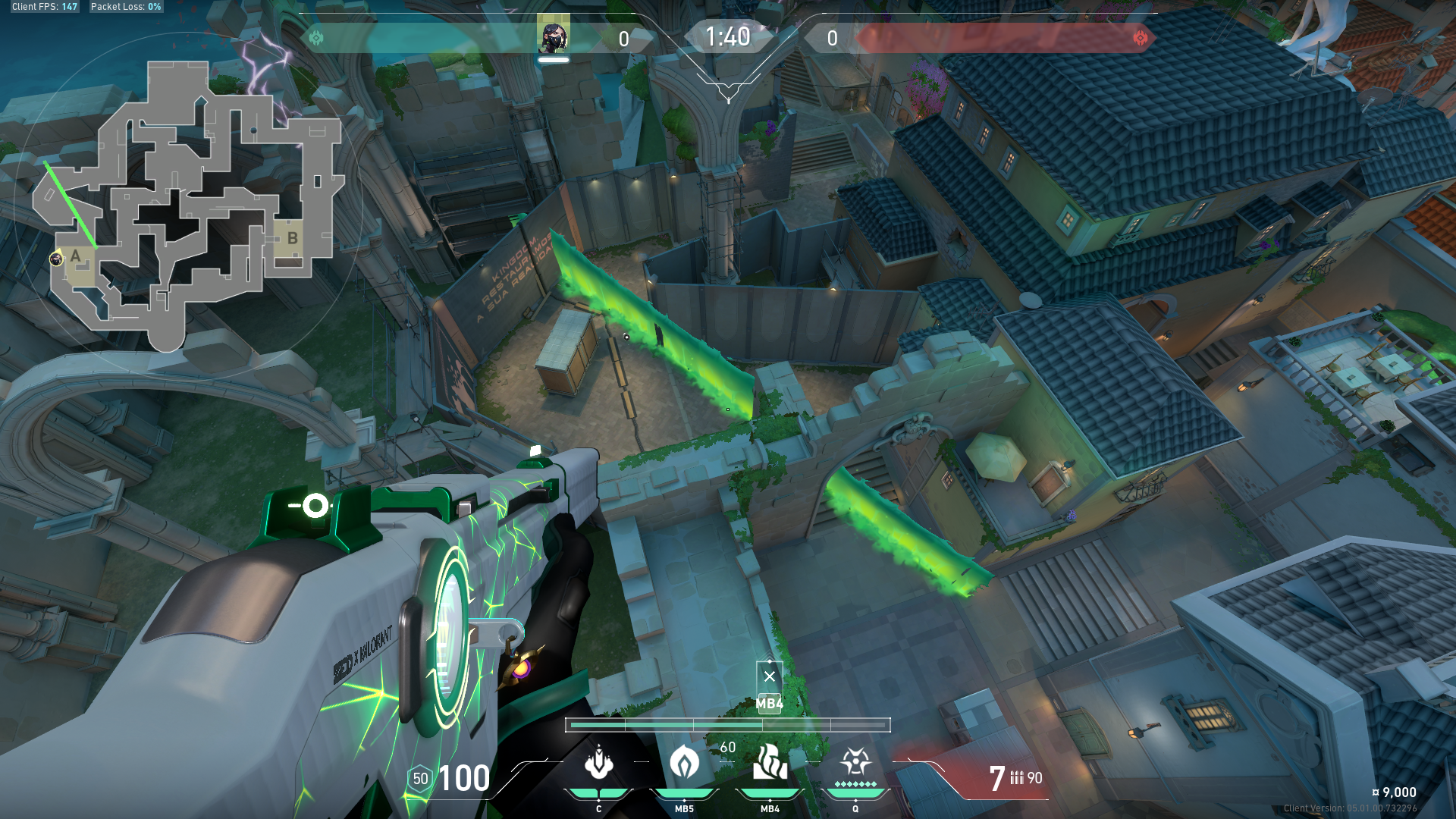Click the X cancel indicator above MB4
This screenshot has height=819, width=1456.
click(x=770, y=676)
